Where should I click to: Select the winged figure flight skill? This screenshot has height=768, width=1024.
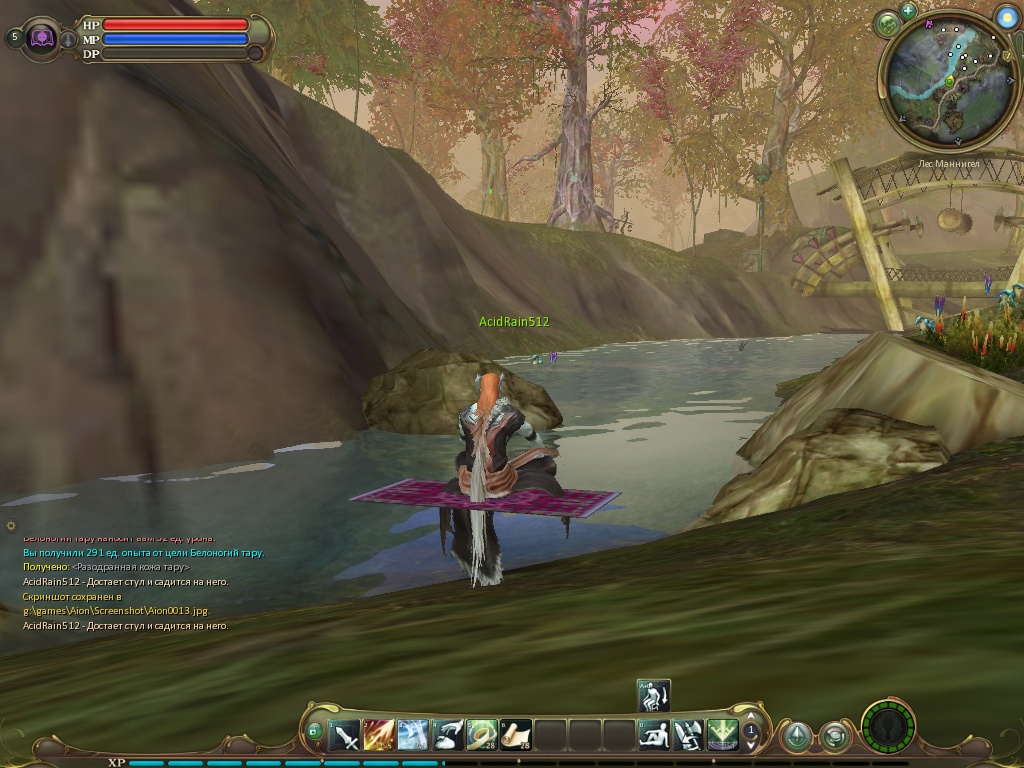[688, 736]
